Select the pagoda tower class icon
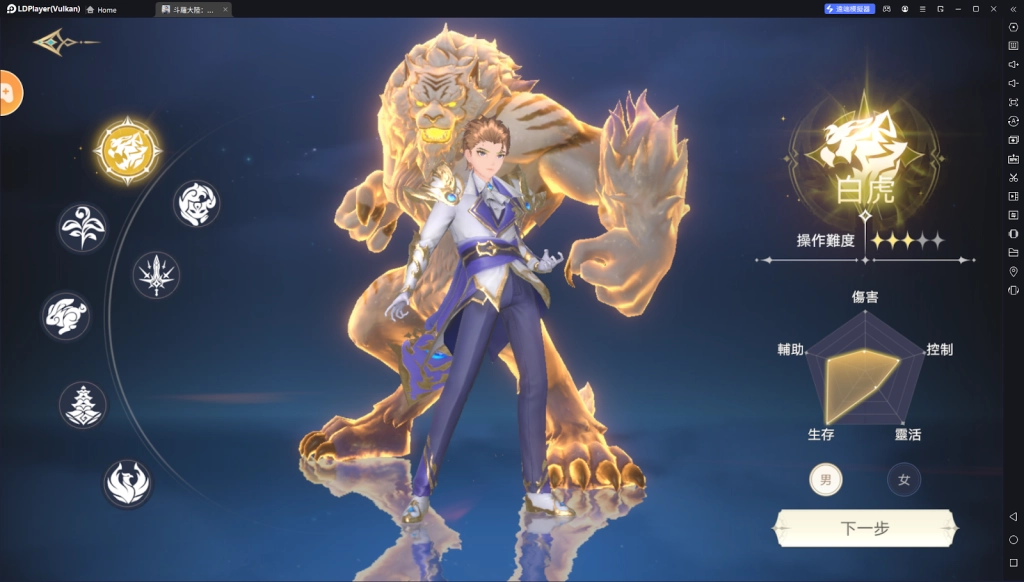 [82, 404]
